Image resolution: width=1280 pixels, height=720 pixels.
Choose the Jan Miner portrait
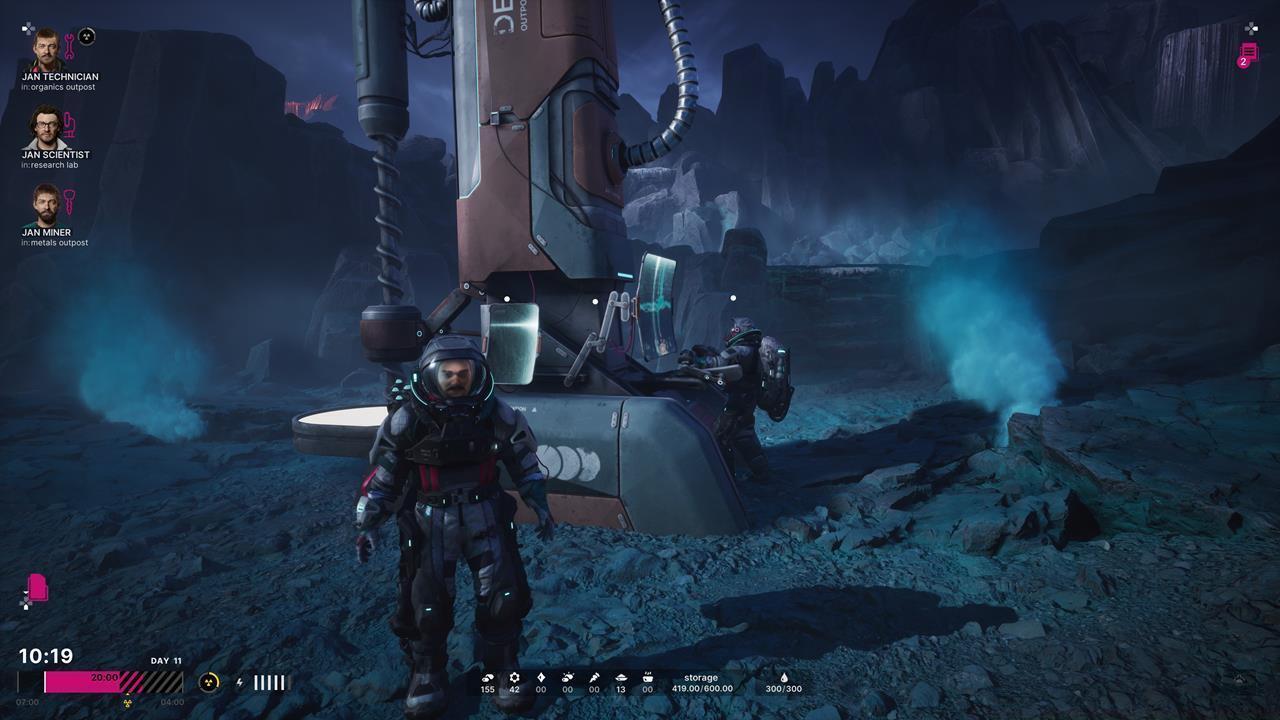coord(46,204)
